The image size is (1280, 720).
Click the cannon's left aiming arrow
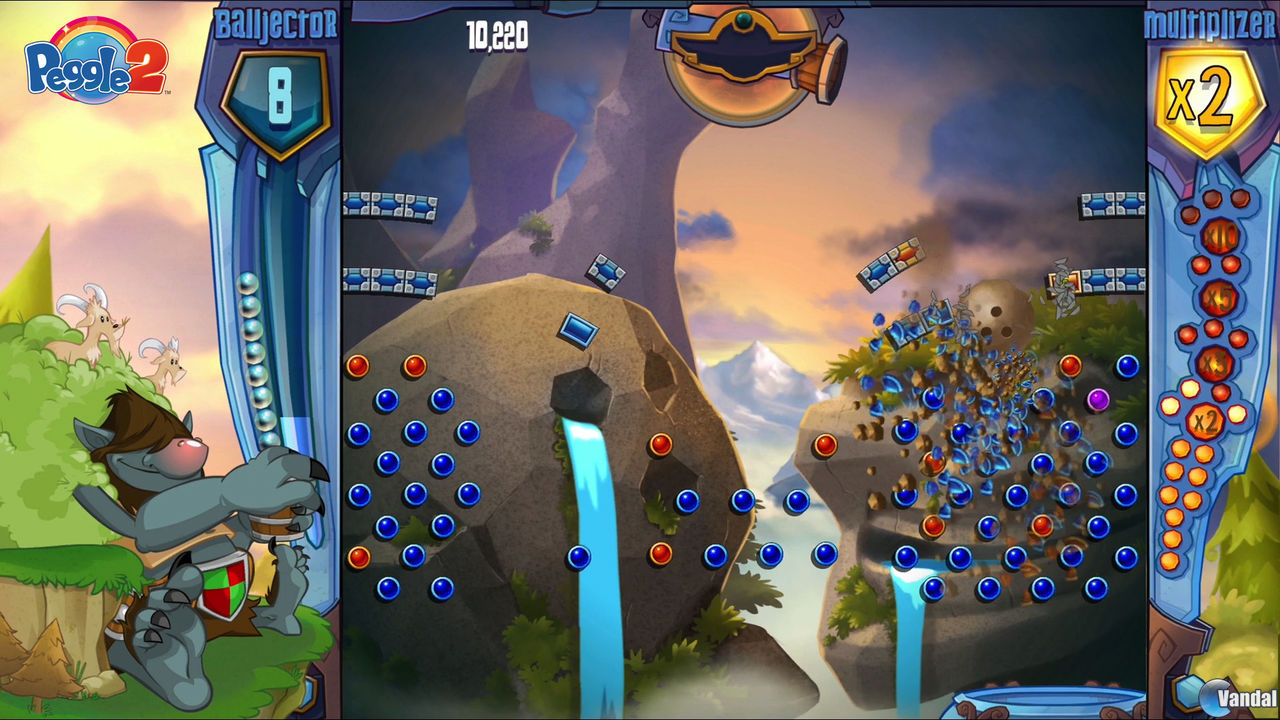pyautogui.click(x=650, y=20)
